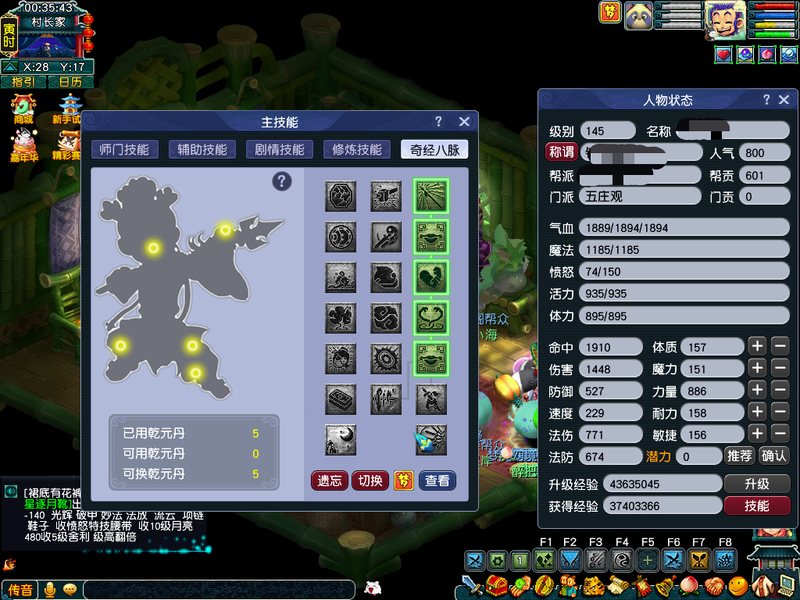Open the 指引 guide
The width and height of the screenshot is (800, 600).
(22, 82)
